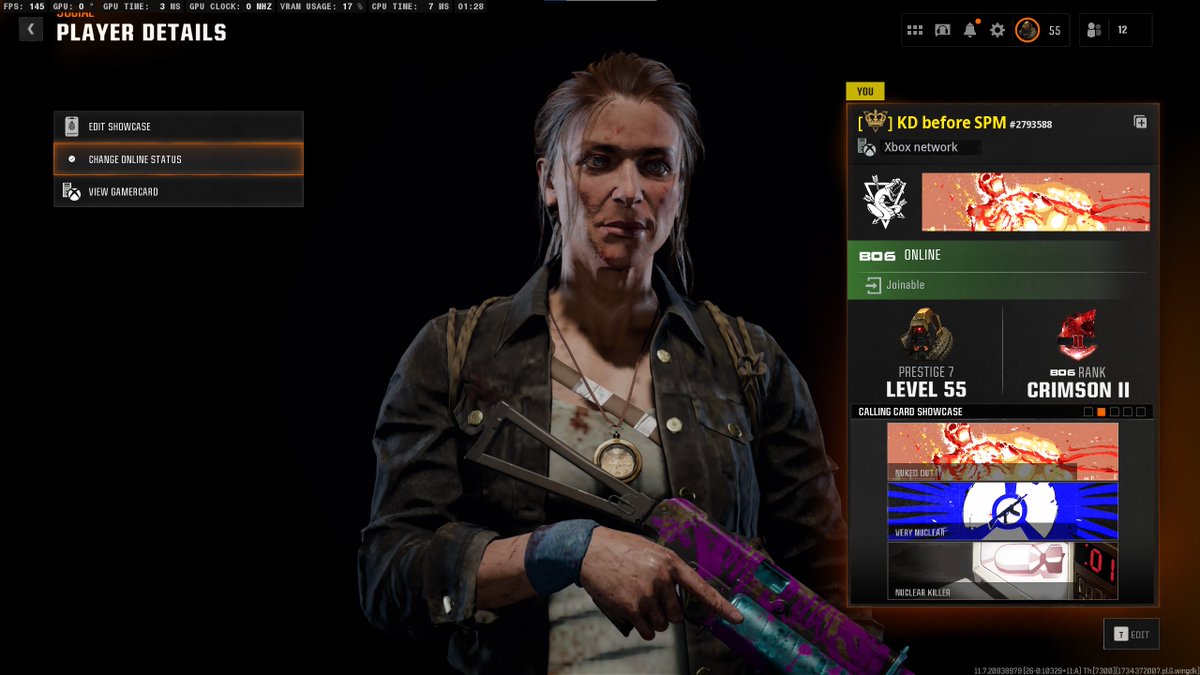This screenshot has width=1200, height=675.
Task: Open the Edit Showcase option
Action: point(178,127)
